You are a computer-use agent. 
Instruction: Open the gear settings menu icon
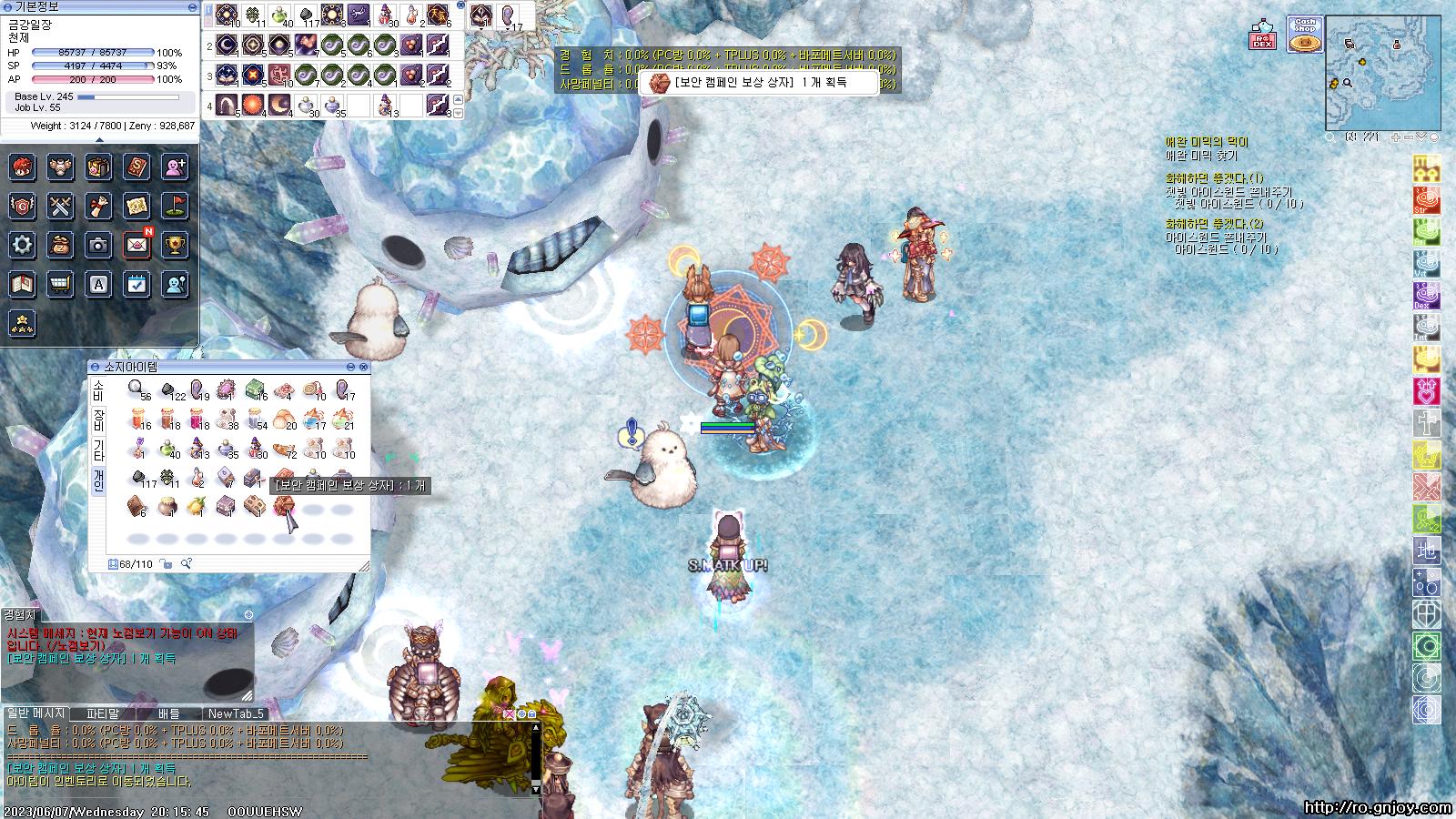23,244
